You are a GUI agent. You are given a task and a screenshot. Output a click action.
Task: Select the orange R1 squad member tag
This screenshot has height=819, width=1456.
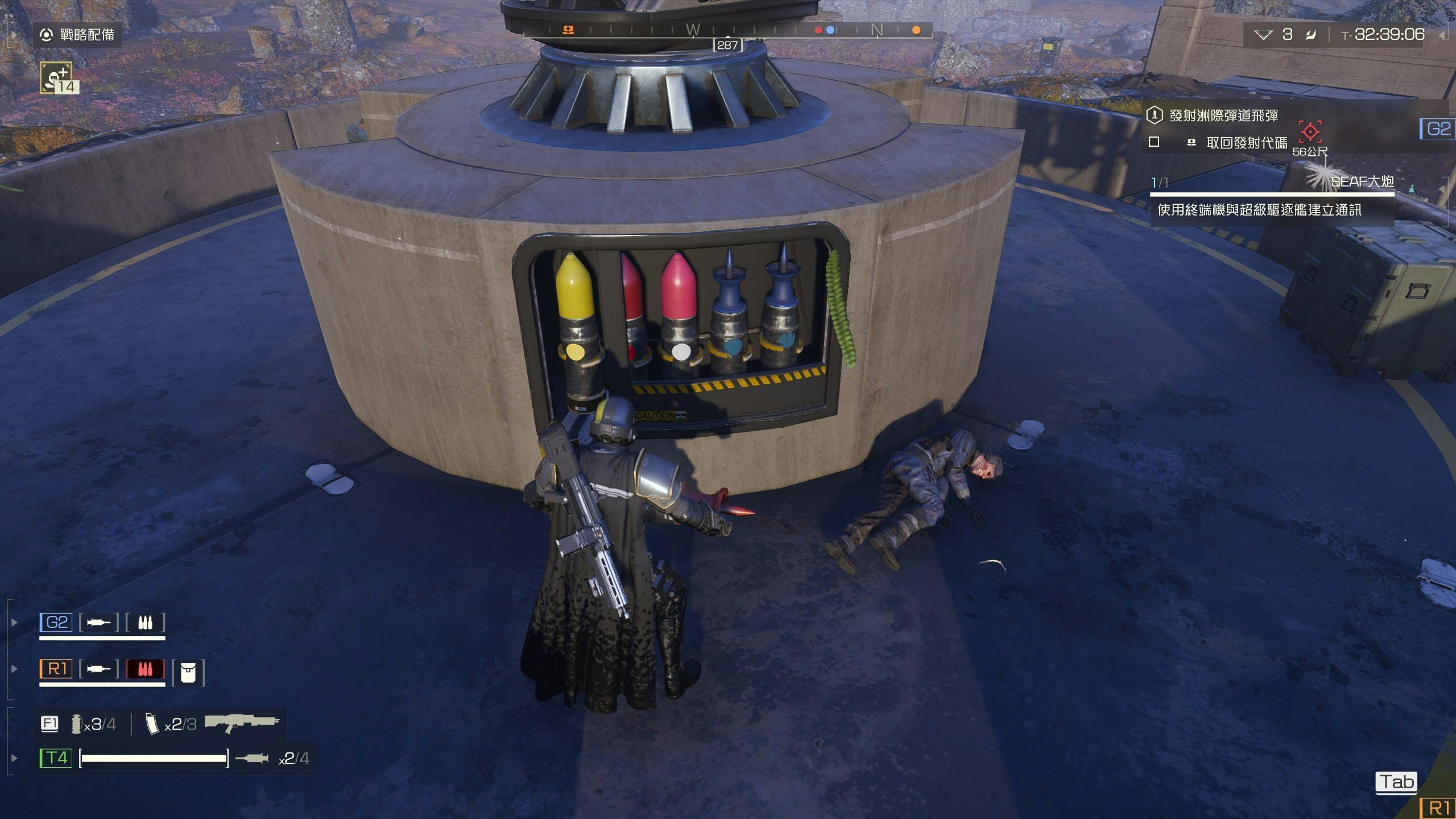[56, 669]
